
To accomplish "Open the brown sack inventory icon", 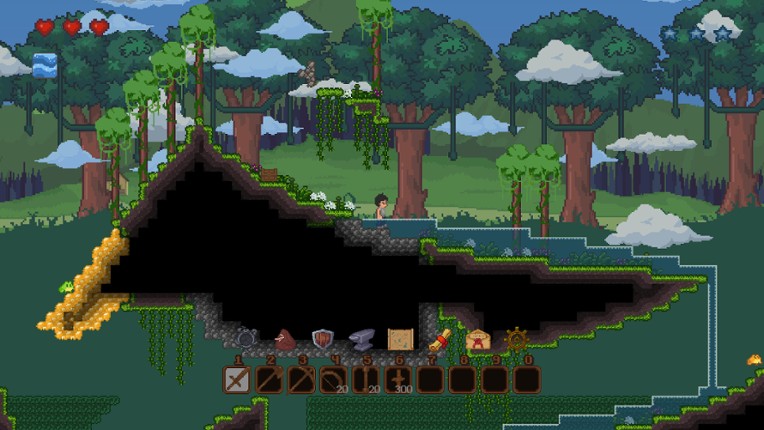I will tap(285, 340).
